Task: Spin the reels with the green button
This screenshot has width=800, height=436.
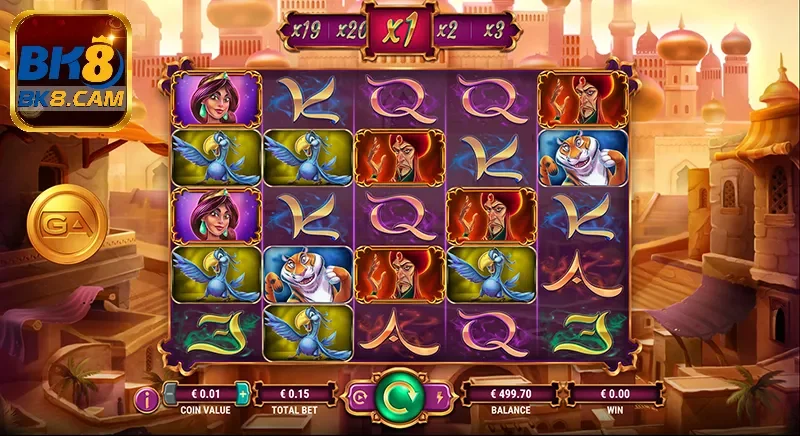Action: [x=399, y=397]
